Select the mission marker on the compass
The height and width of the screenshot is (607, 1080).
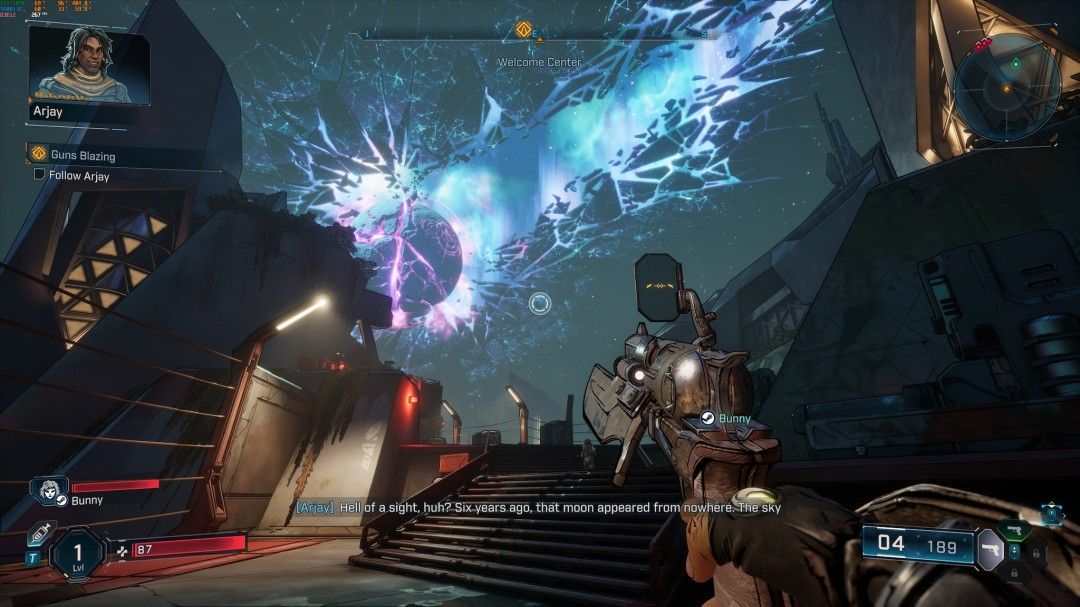click(x=522, y=30)
